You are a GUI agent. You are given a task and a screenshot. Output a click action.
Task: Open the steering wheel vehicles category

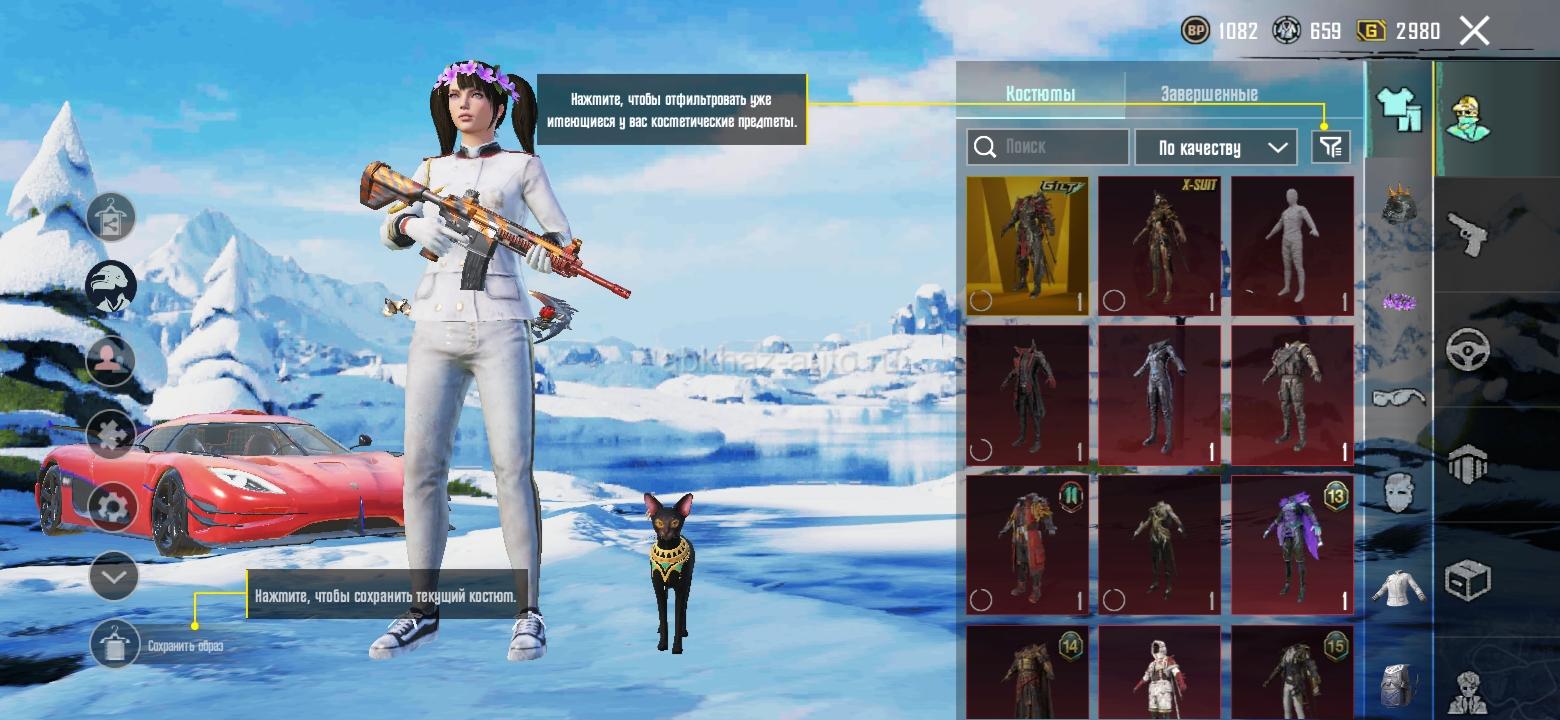(x=1468, y=350)
